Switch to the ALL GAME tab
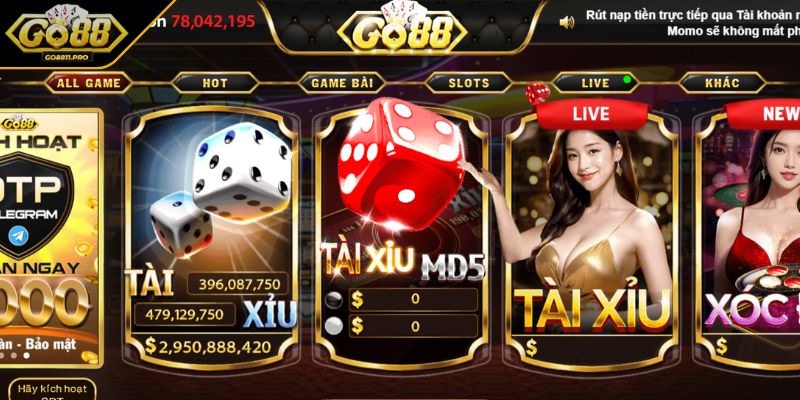Viewport: 800px width, 400px height. click(x=88, y=83)
